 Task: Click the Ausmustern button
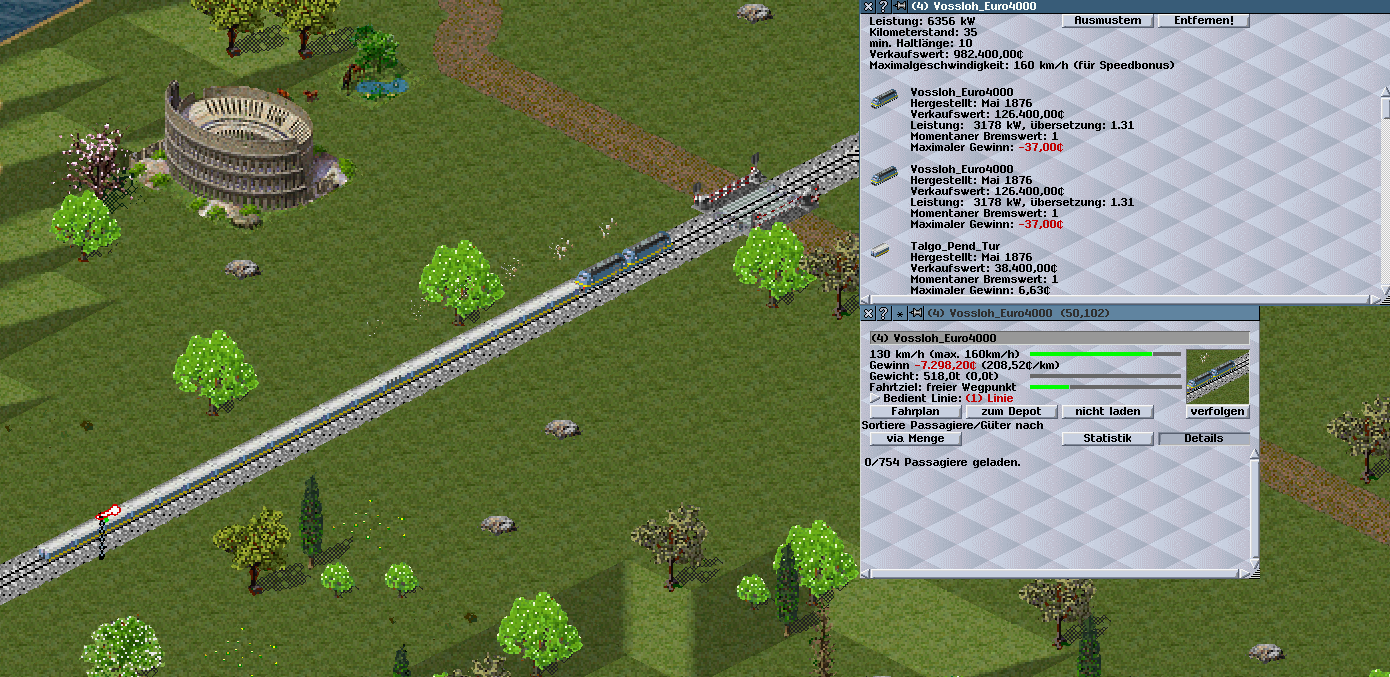(x=1108, y=21)
